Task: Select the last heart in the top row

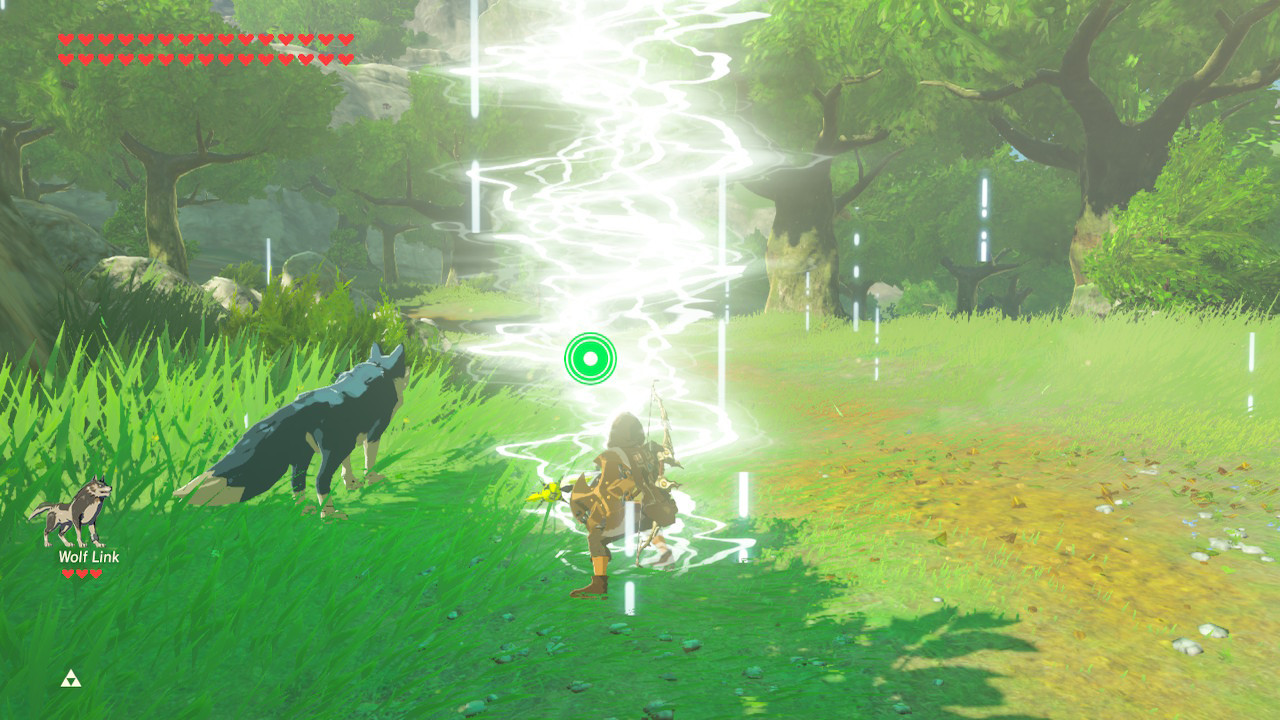Action: click(x=346, y=40)
